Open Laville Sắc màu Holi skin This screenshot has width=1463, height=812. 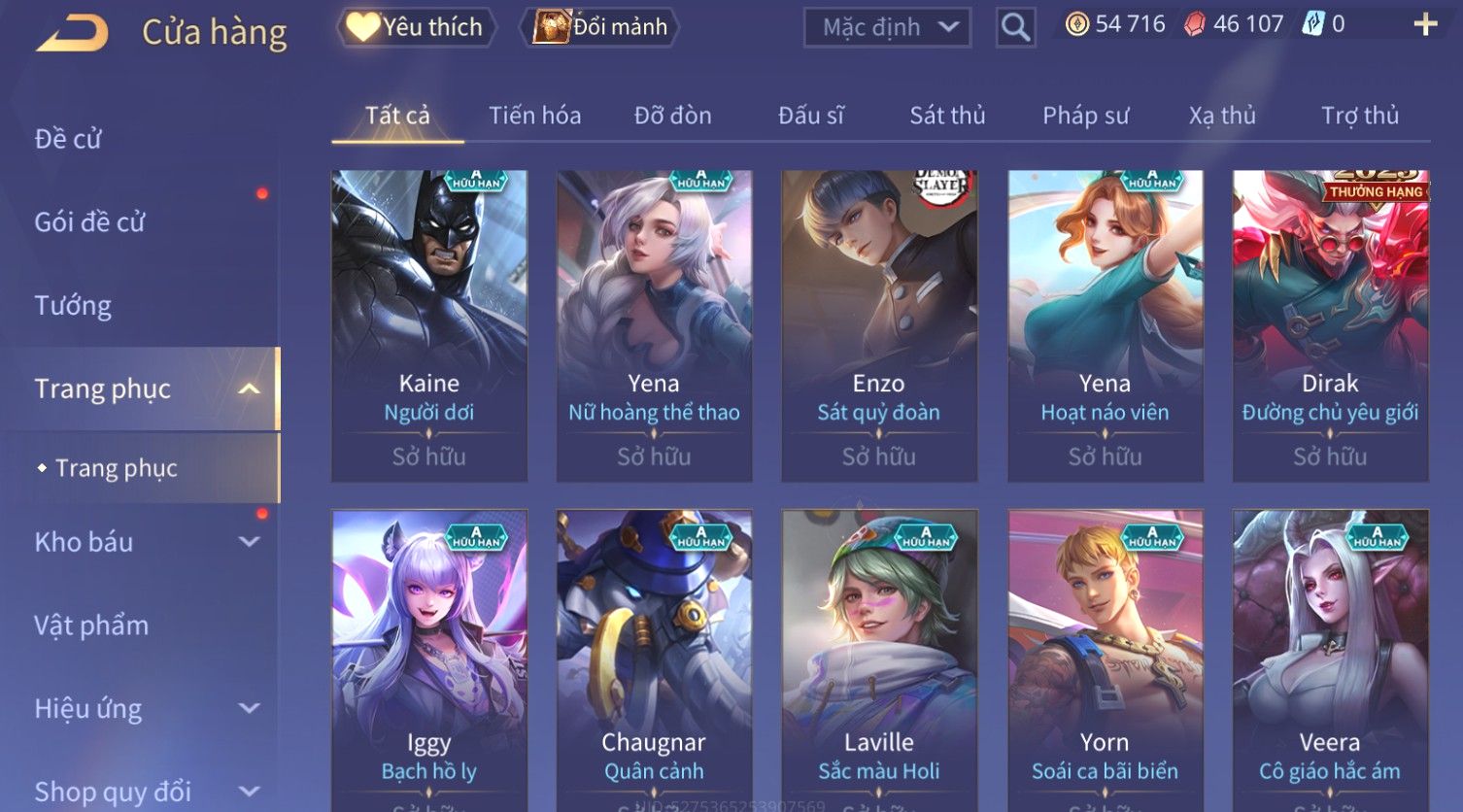point(879,660)
